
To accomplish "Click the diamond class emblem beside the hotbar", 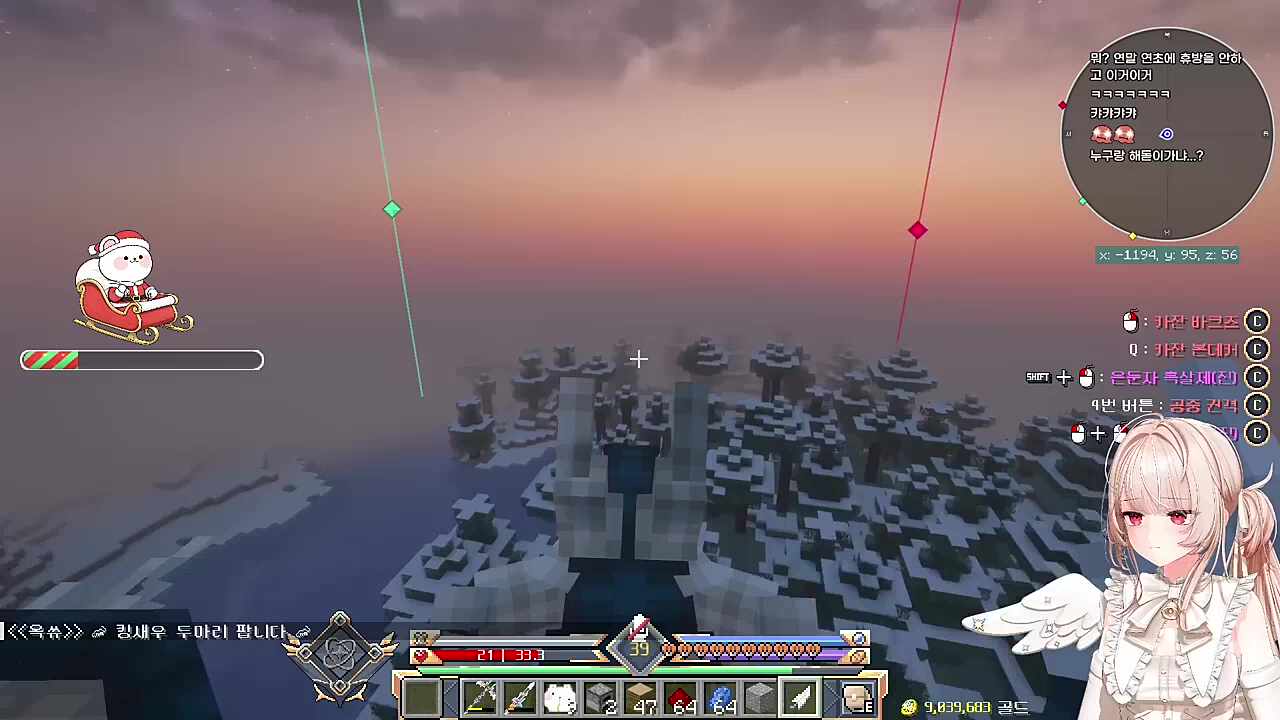I will point(340,655).
